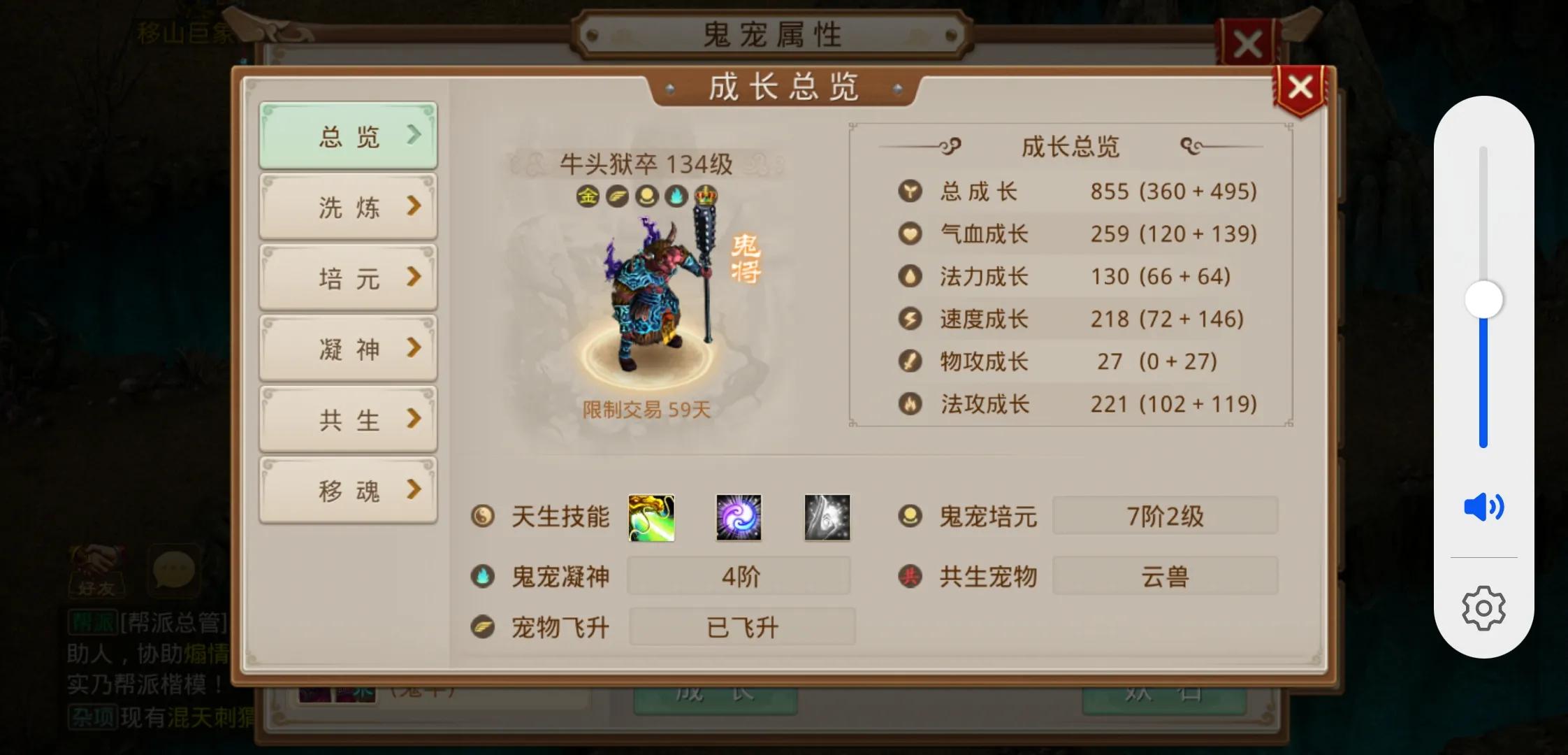Open the 共生 tab

tap(347, 418)
